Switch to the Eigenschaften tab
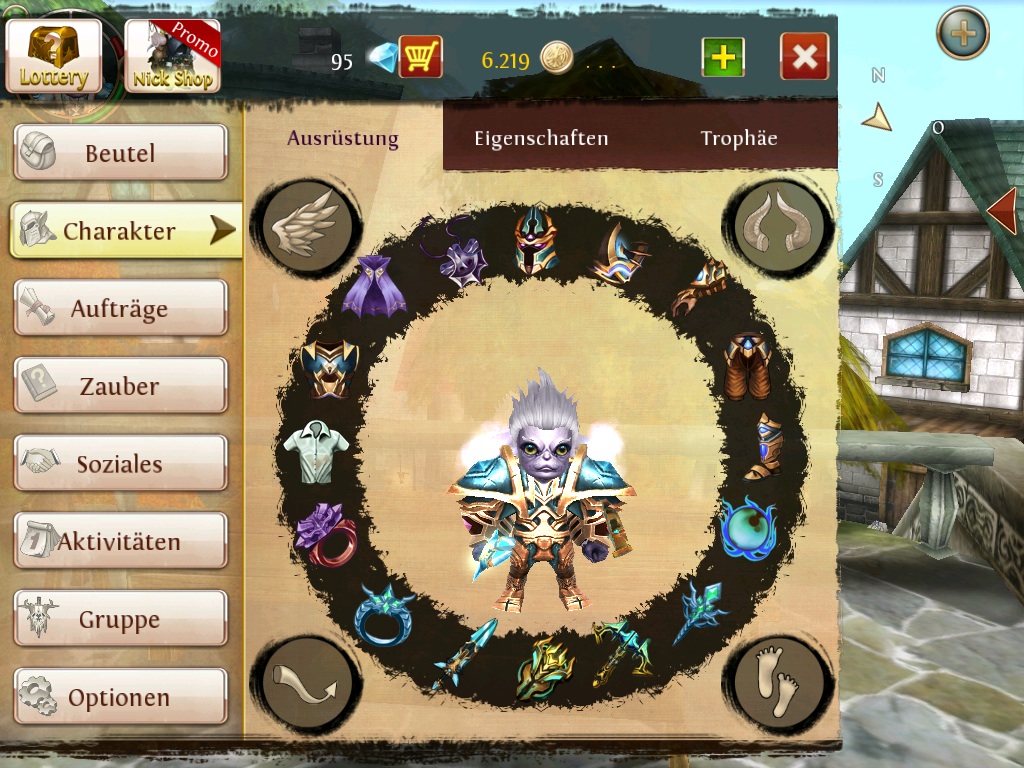The height and width of the screenshot is (768, 1024). [x=541, y=139]
